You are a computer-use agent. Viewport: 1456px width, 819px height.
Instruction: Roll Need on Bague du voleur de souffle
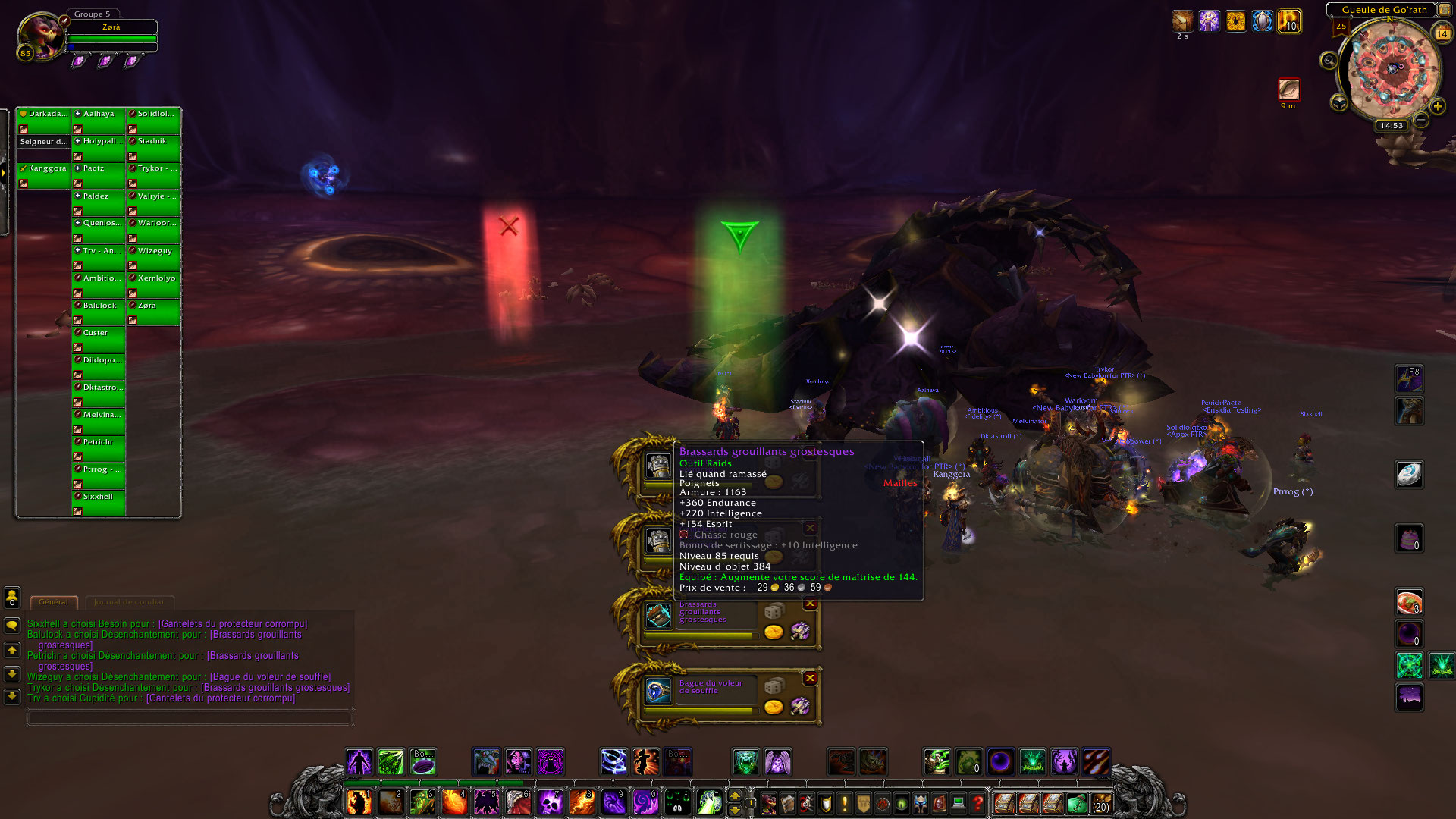(773, 686)
